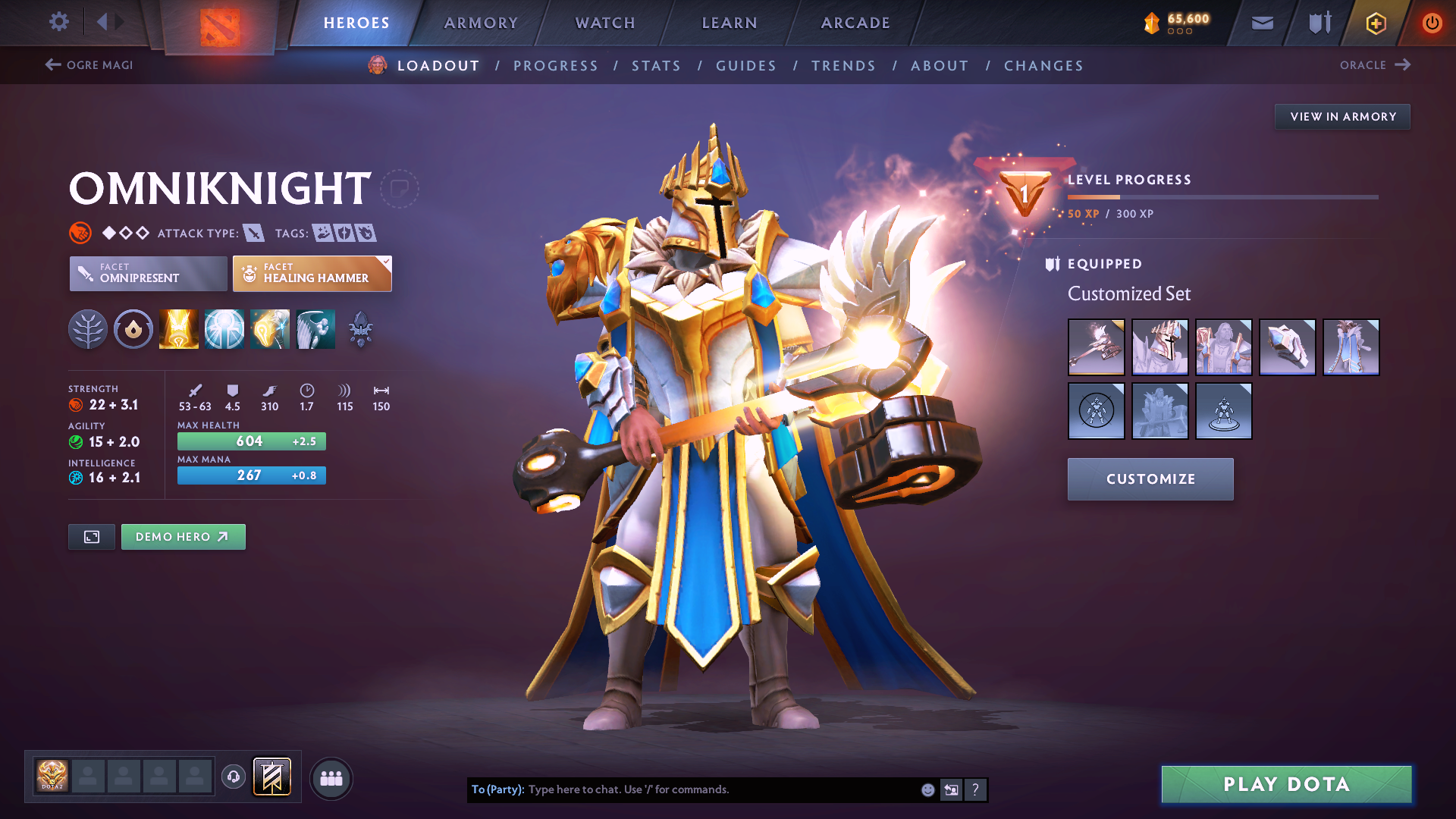View the Guardian Angel ability icon

point(315,328)
